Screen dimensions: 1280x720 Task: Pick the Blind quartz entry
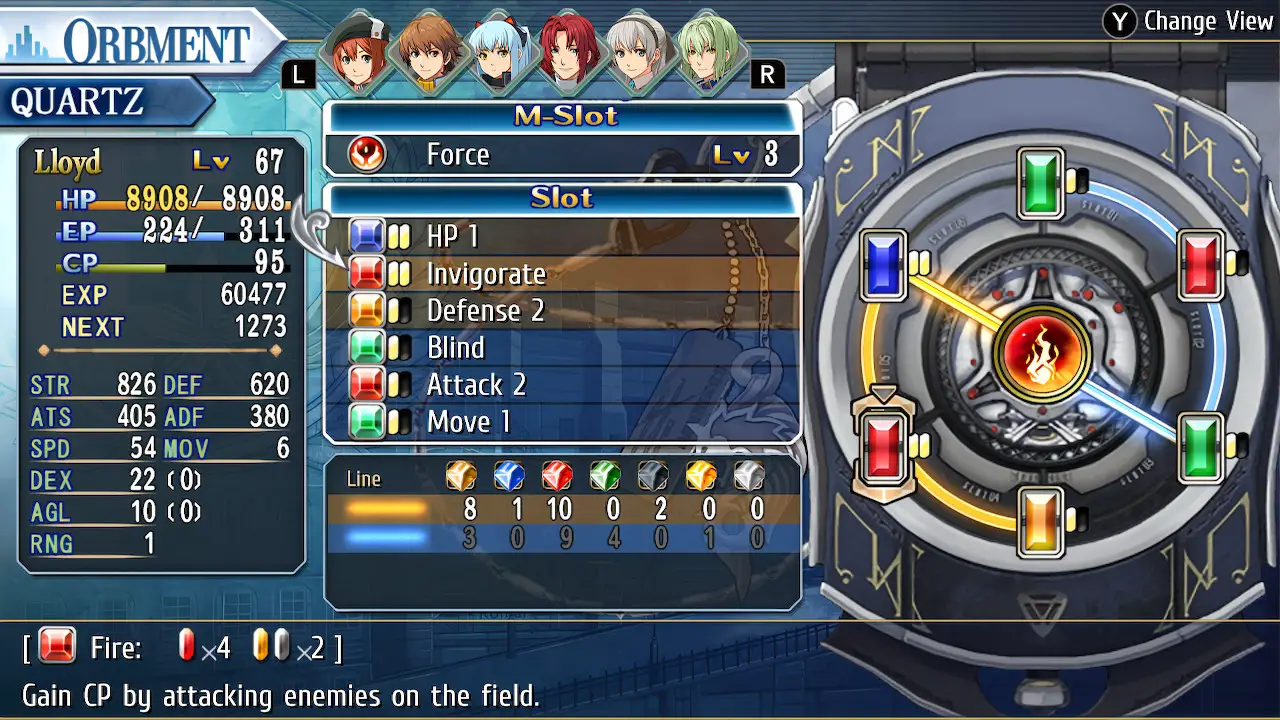coord(562,348)
